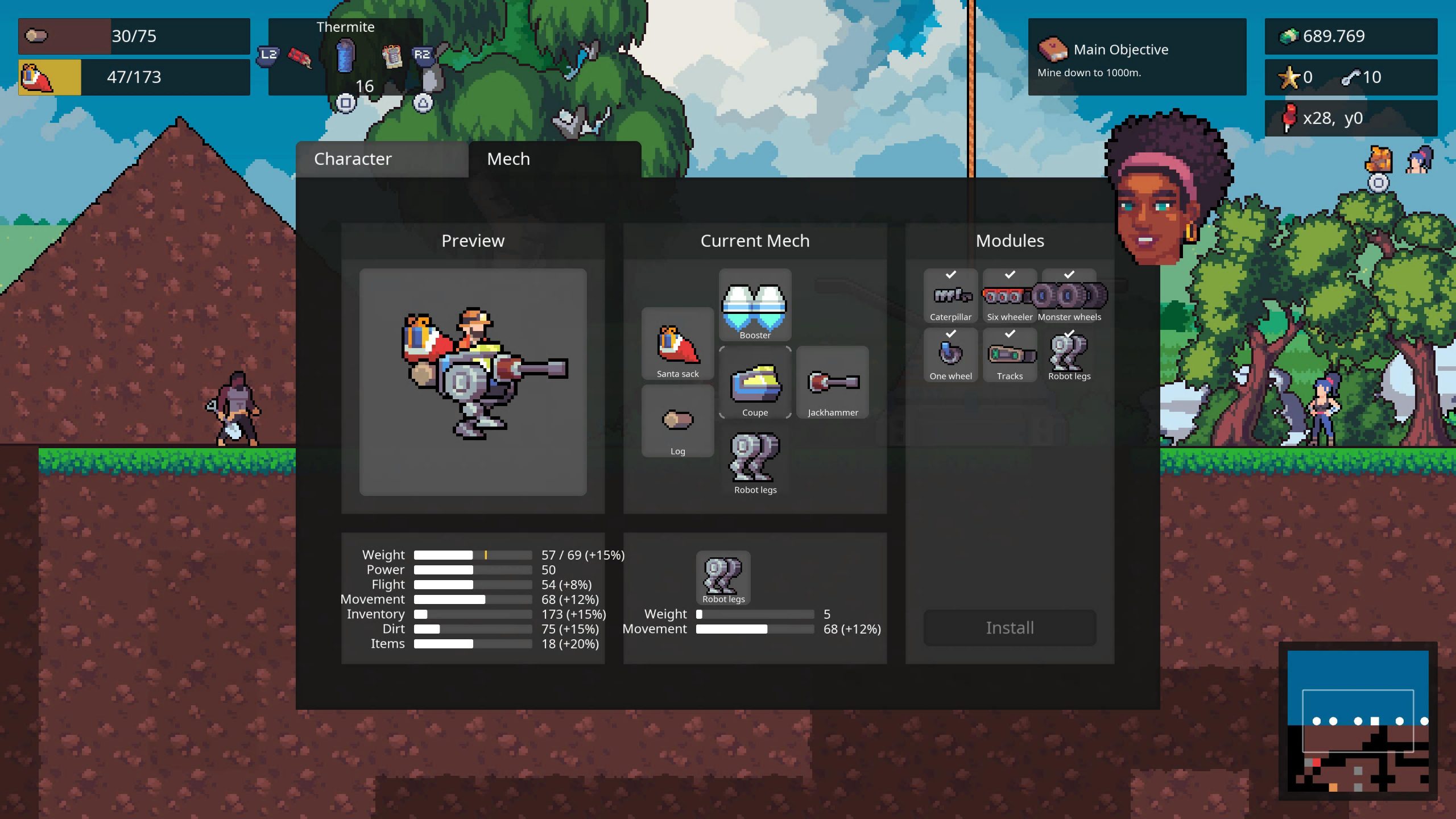Select the Six wheeler module
This screenshot has height=819, width=1456.
pos(1010,296)
